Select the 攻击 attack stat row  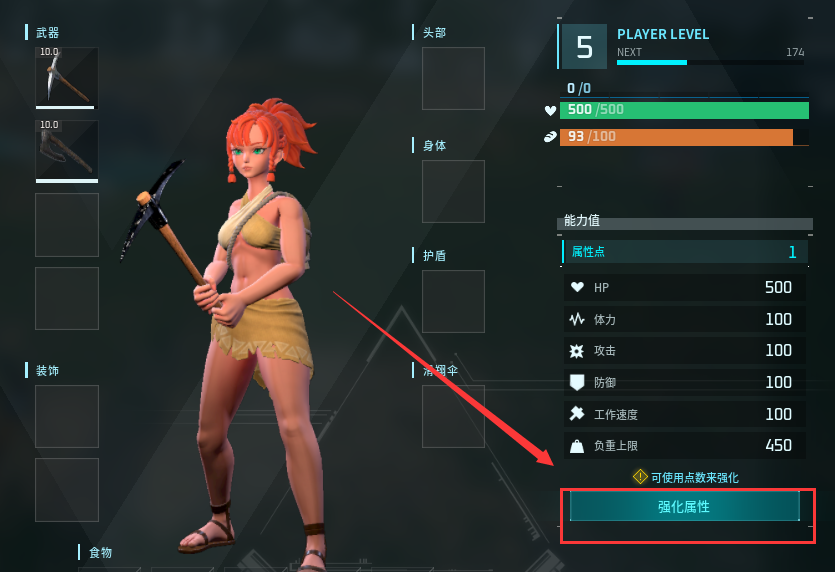(x=684, y=351)
